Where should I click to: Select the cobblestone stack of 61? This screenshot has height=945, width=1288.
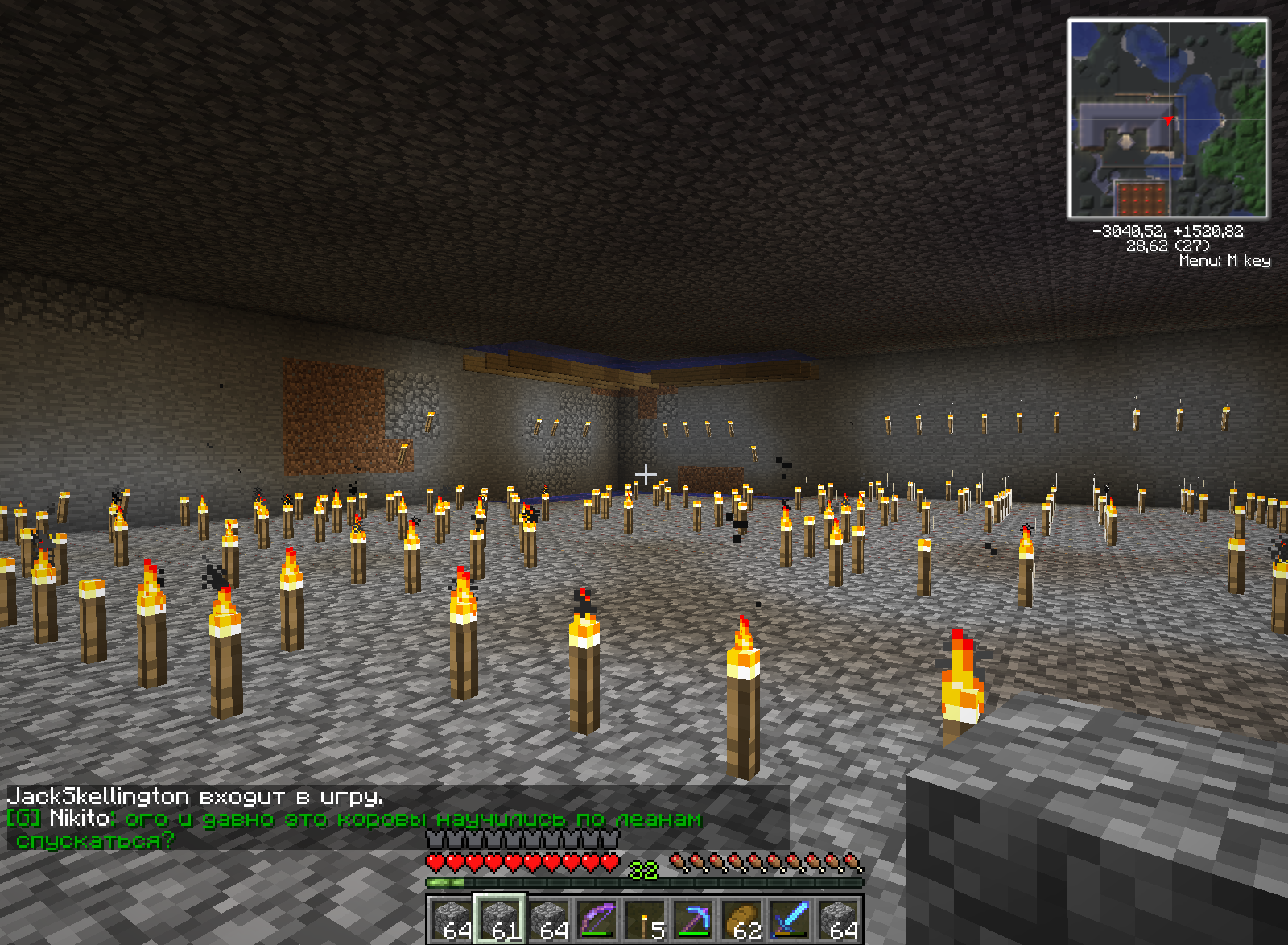coord(500,919)
